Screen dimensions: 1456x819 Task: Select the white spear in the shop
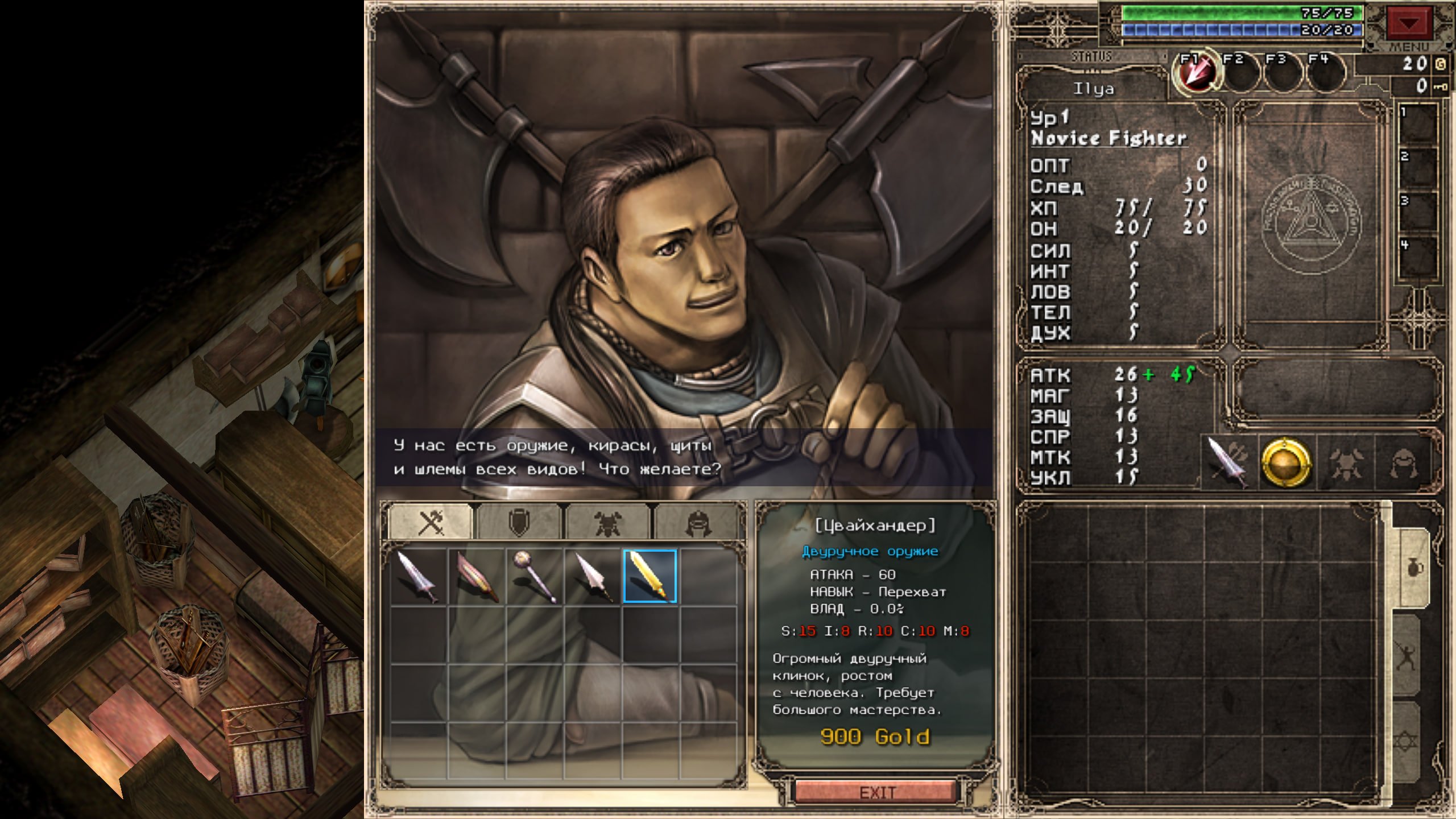(x=593, y=576)
